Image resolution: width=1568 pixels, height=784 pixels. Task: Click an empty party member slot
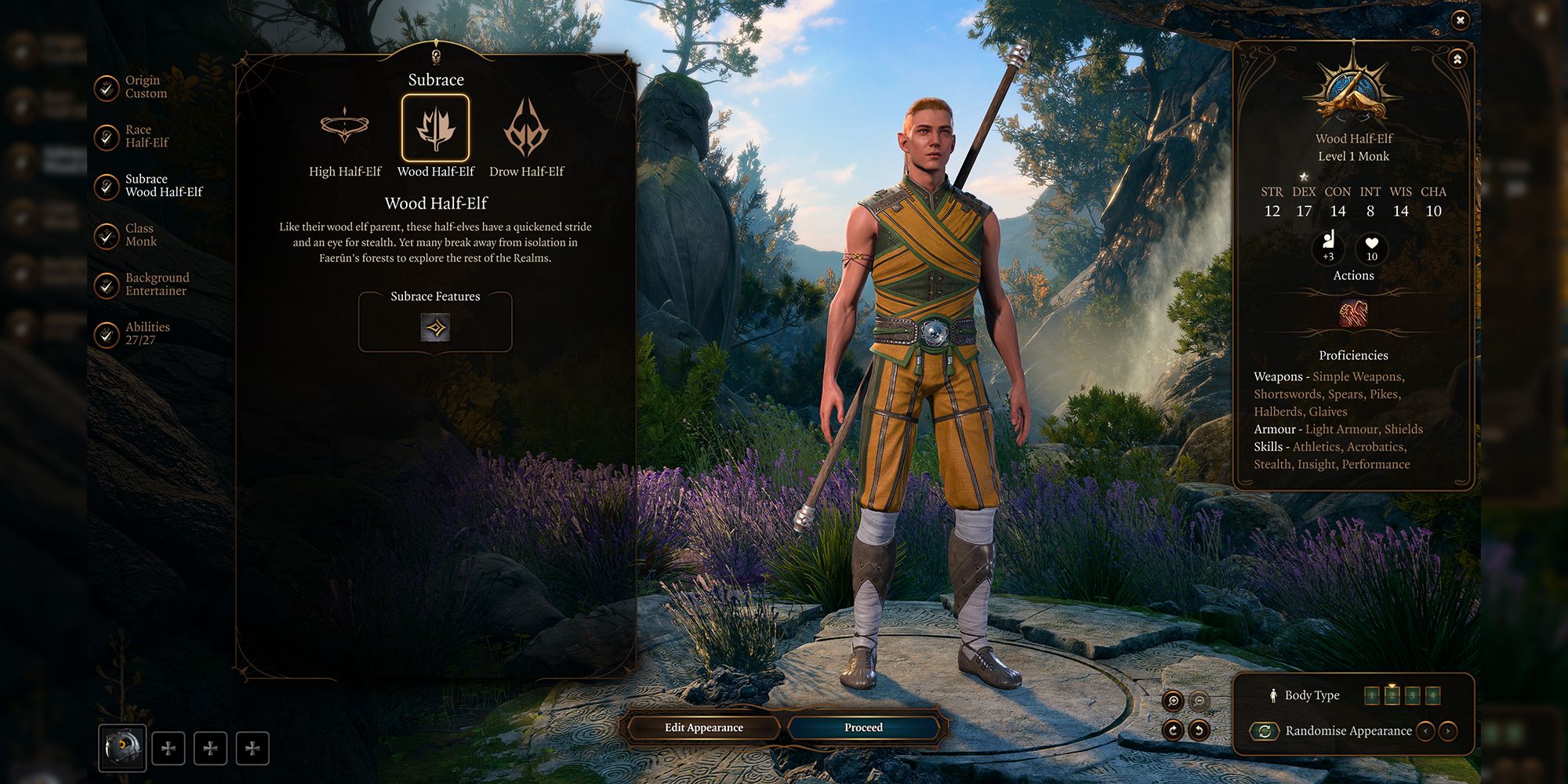click(168, 748)
